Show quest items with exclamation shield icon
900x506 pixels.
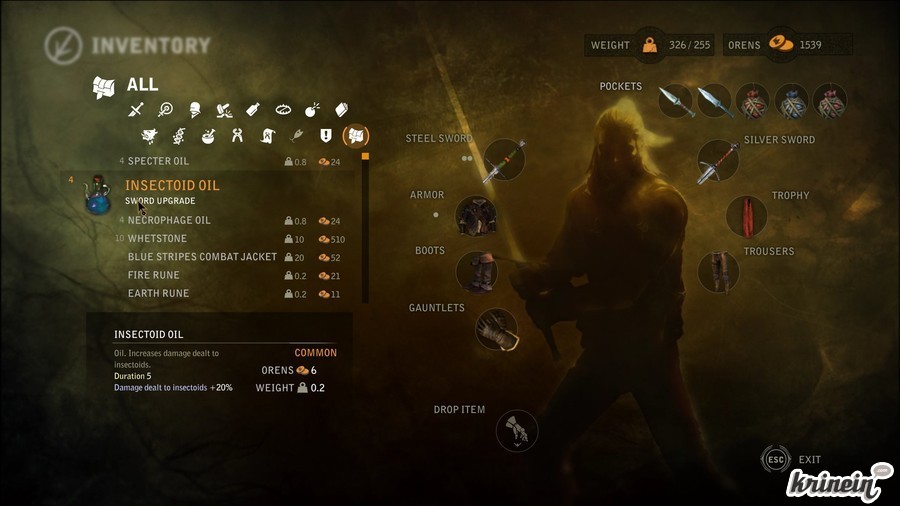coord(325,135)
